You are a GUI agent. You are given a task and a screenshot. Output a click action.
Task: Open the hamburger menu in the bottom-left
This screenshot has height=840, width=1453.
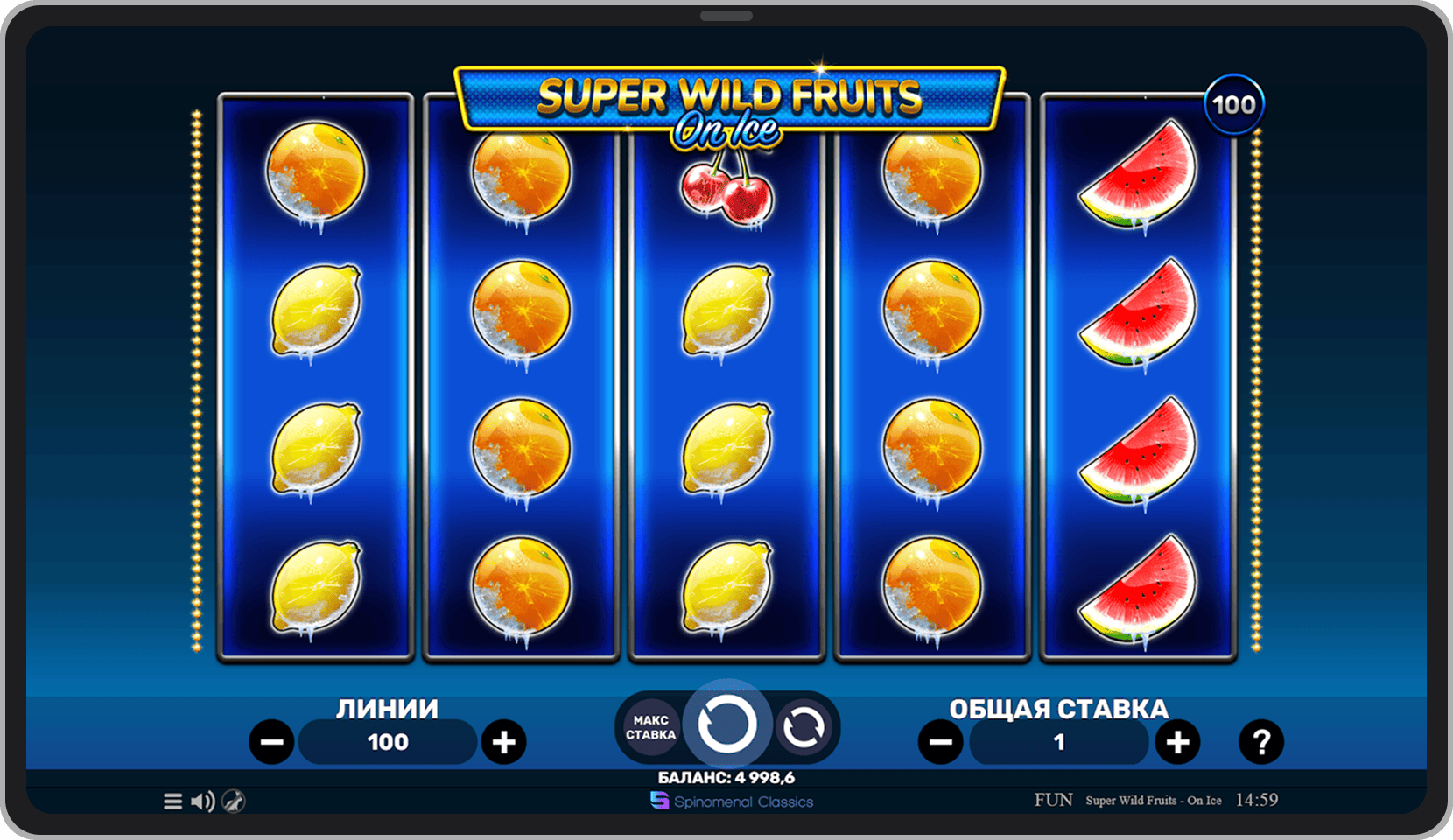tap(172, 801)
